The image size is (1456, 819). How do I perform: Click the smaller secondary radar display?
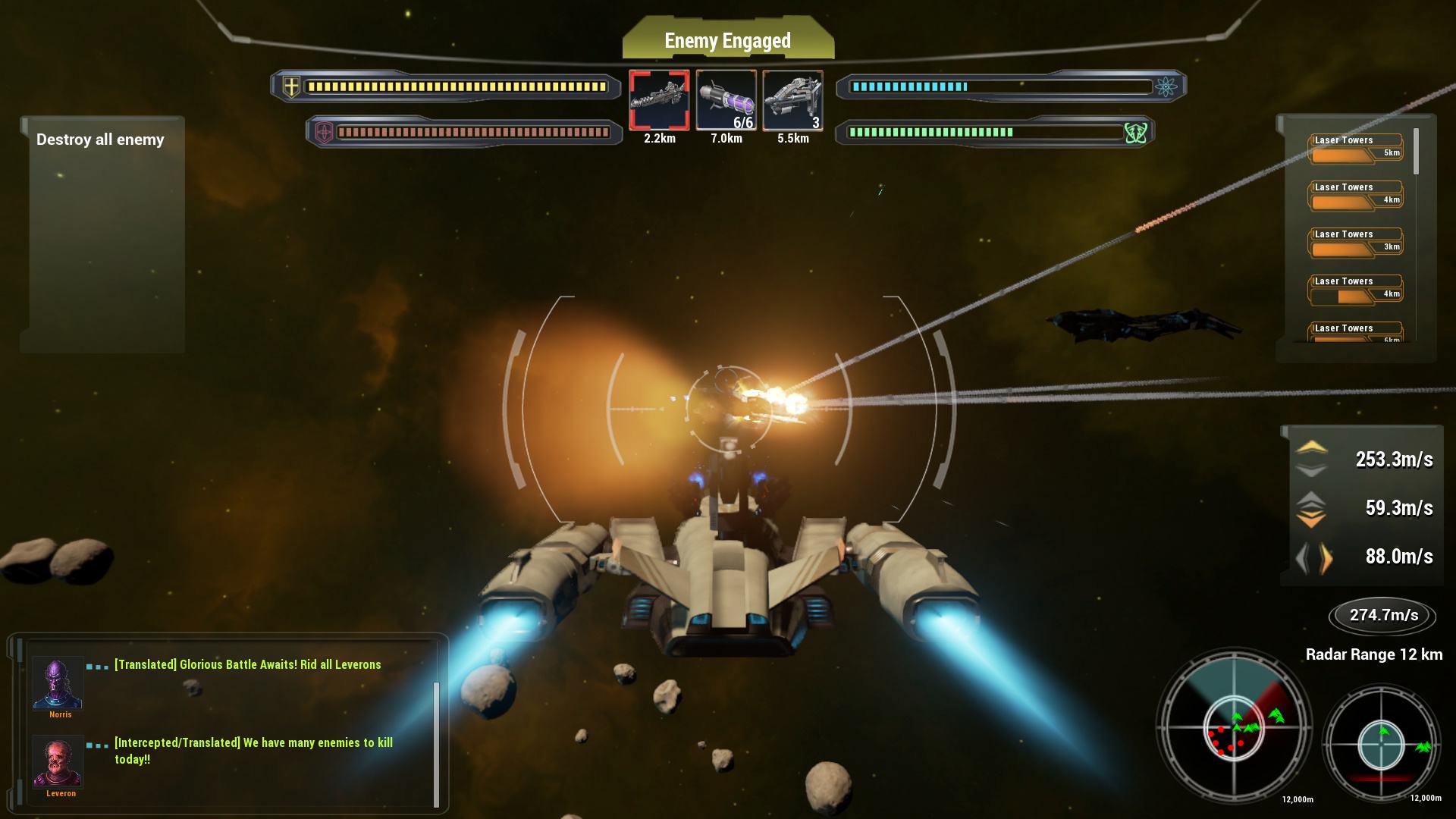point(1381,743)
